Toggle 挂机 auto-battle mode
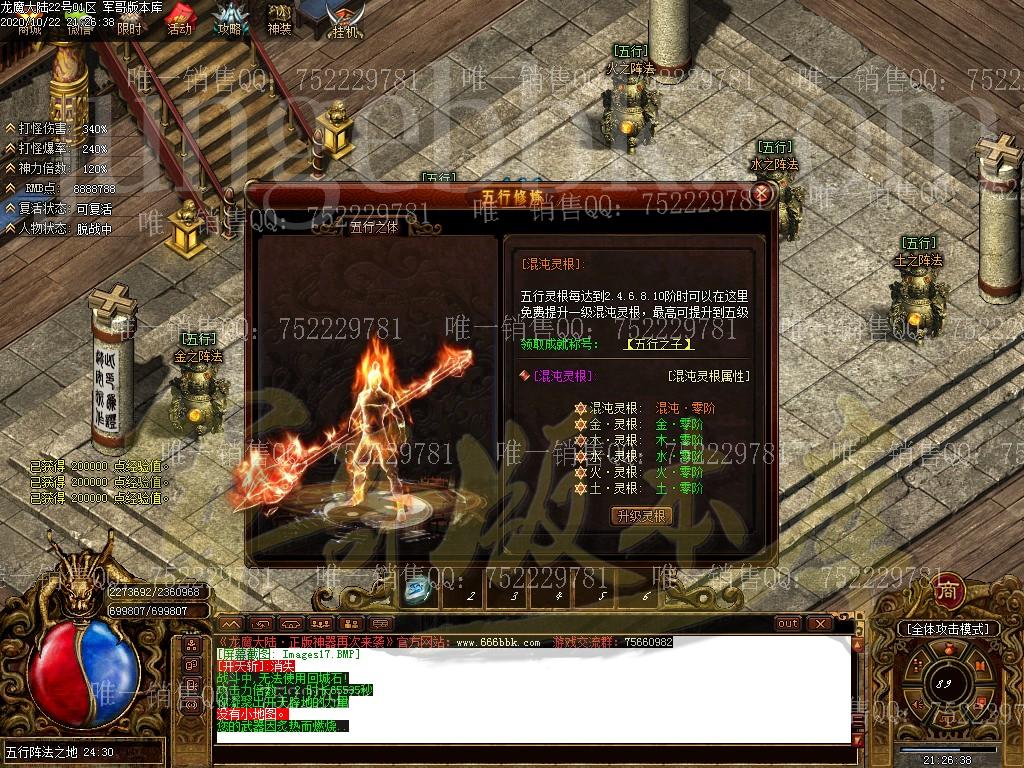 [x=346, y=20]
